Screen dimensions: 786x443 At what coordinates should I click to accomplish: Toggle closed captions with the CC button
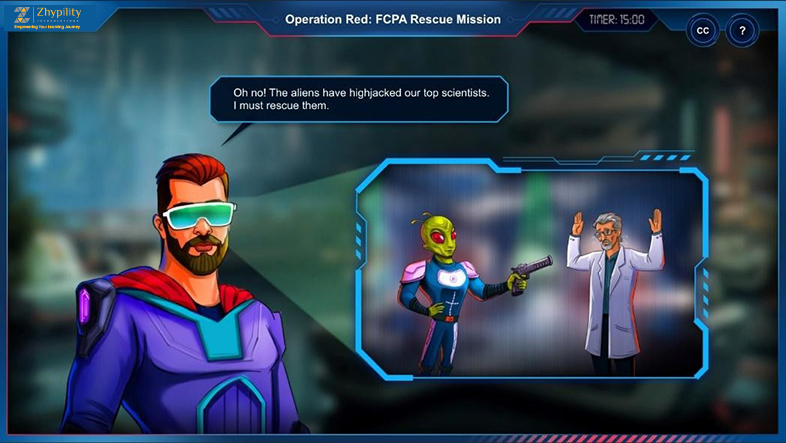point(702,31)
